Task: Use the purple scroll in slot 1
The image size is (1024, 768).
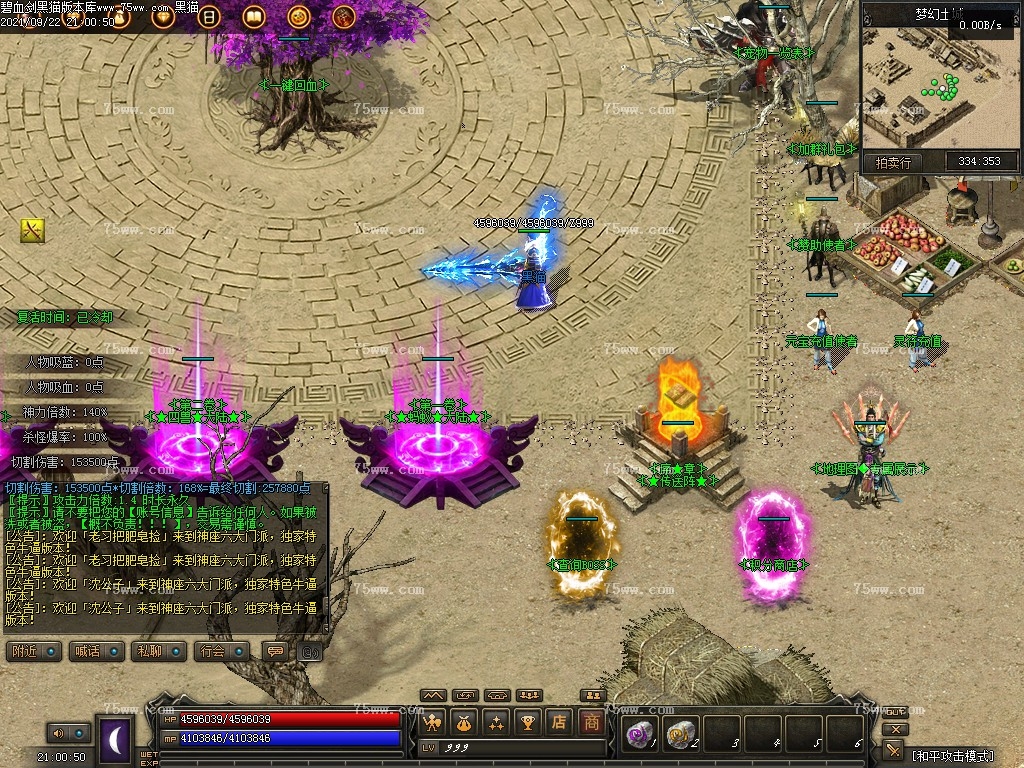Action: click(639, 735)
